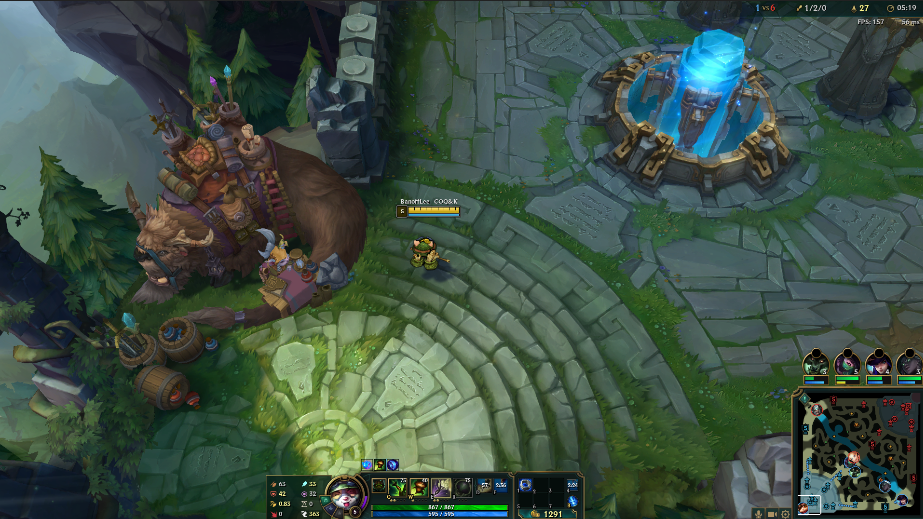Toggle the microphone icon beside the minimap
923x519 pixels.
pos(759,513)
